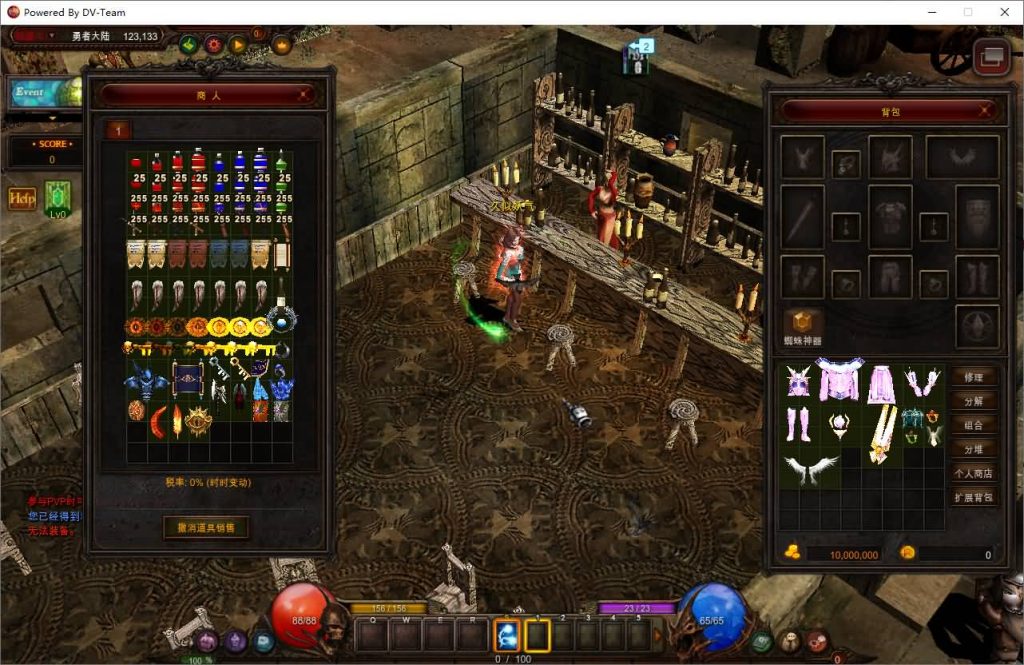Click the 分堆 split stack button
The image size is (1024, 665).
(x=973, y=449)
